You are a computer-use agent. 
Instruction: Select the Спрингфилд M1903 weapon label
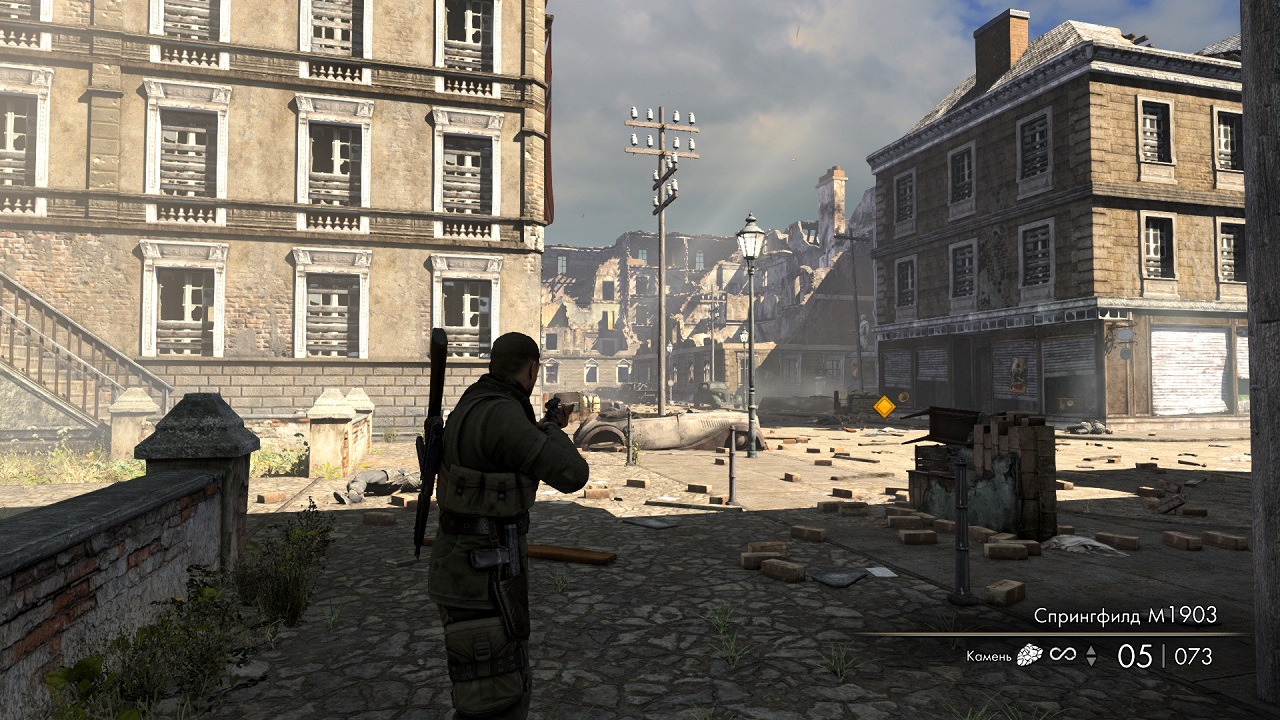[x=1125, y=616]
